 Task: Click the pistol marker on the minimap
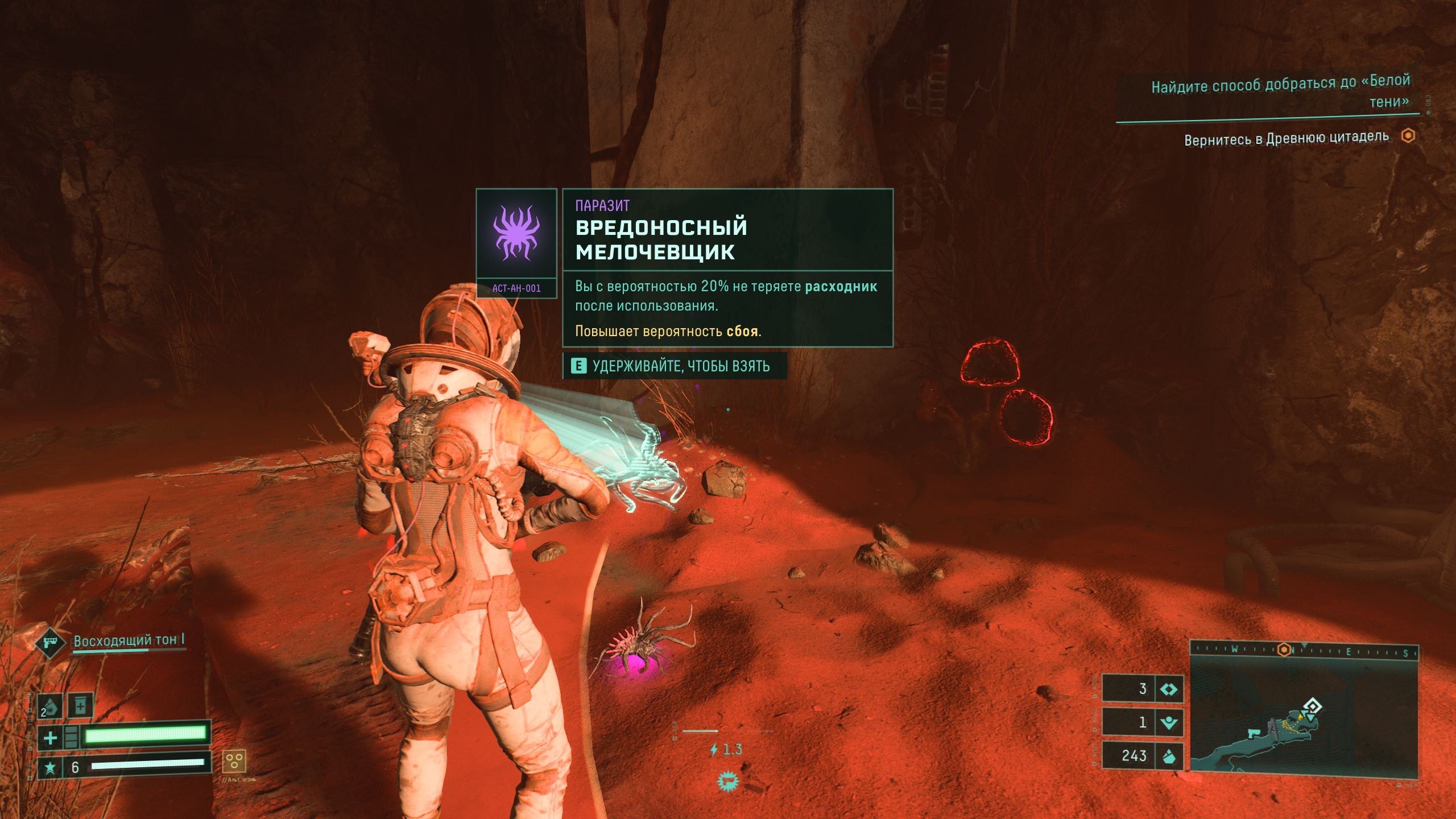tap(1254, 733)
